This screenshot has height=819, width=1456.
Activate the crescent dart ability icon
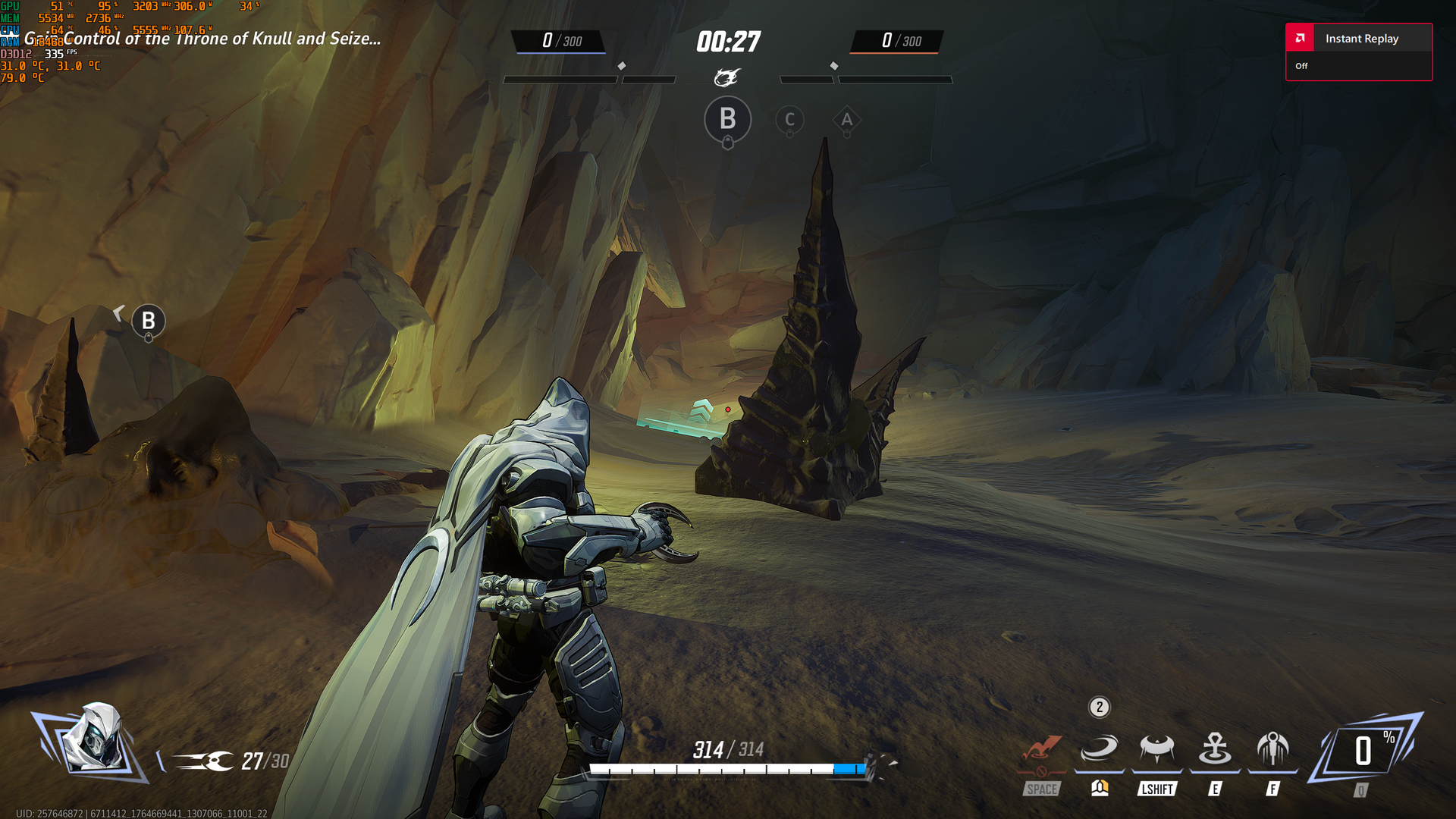(1099, 749)
